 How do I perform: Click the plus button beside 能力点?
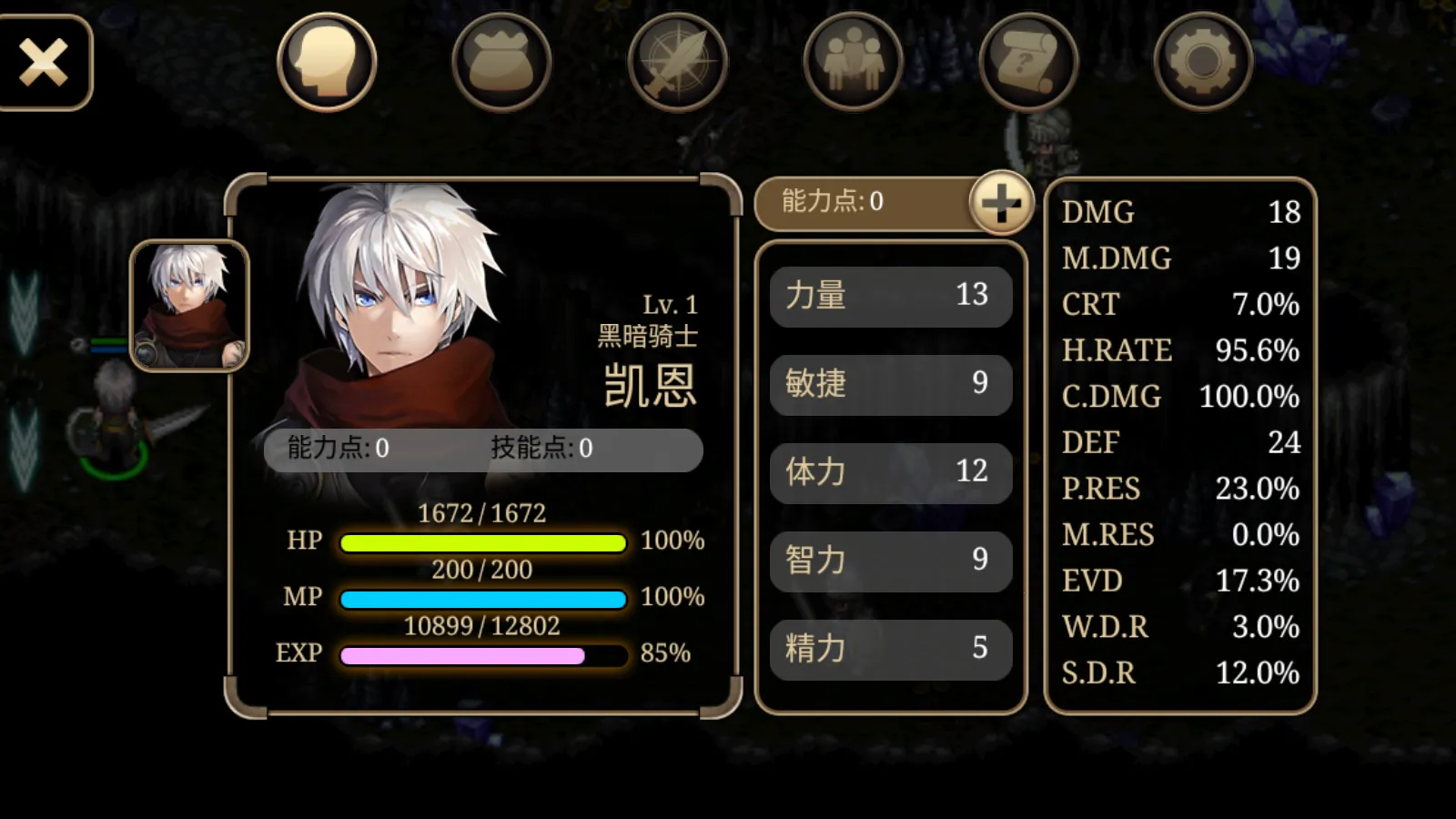[x=1001, y=202]
